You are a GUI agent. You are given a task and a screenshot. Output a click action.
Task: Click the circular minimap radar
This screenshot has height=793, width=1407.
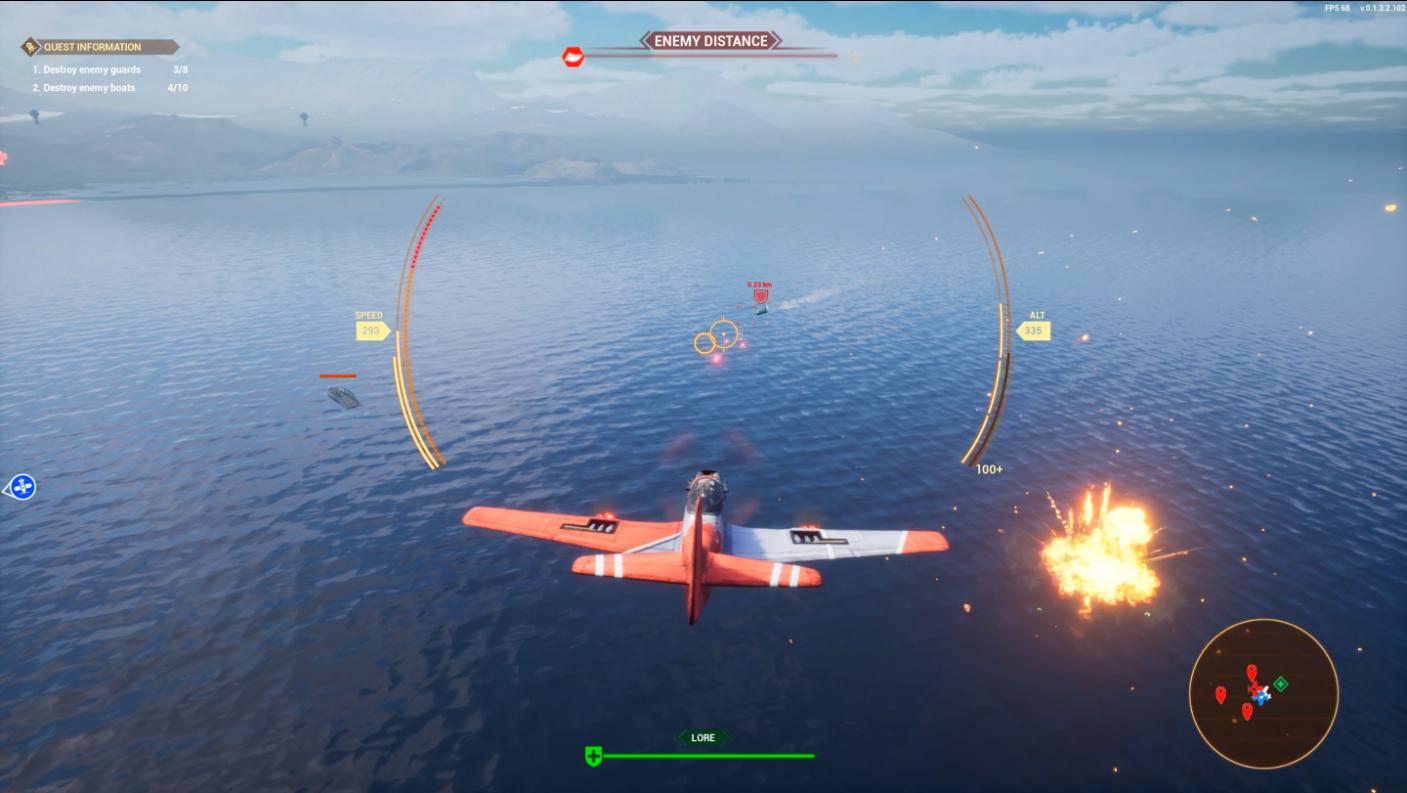click(1263, 693)
